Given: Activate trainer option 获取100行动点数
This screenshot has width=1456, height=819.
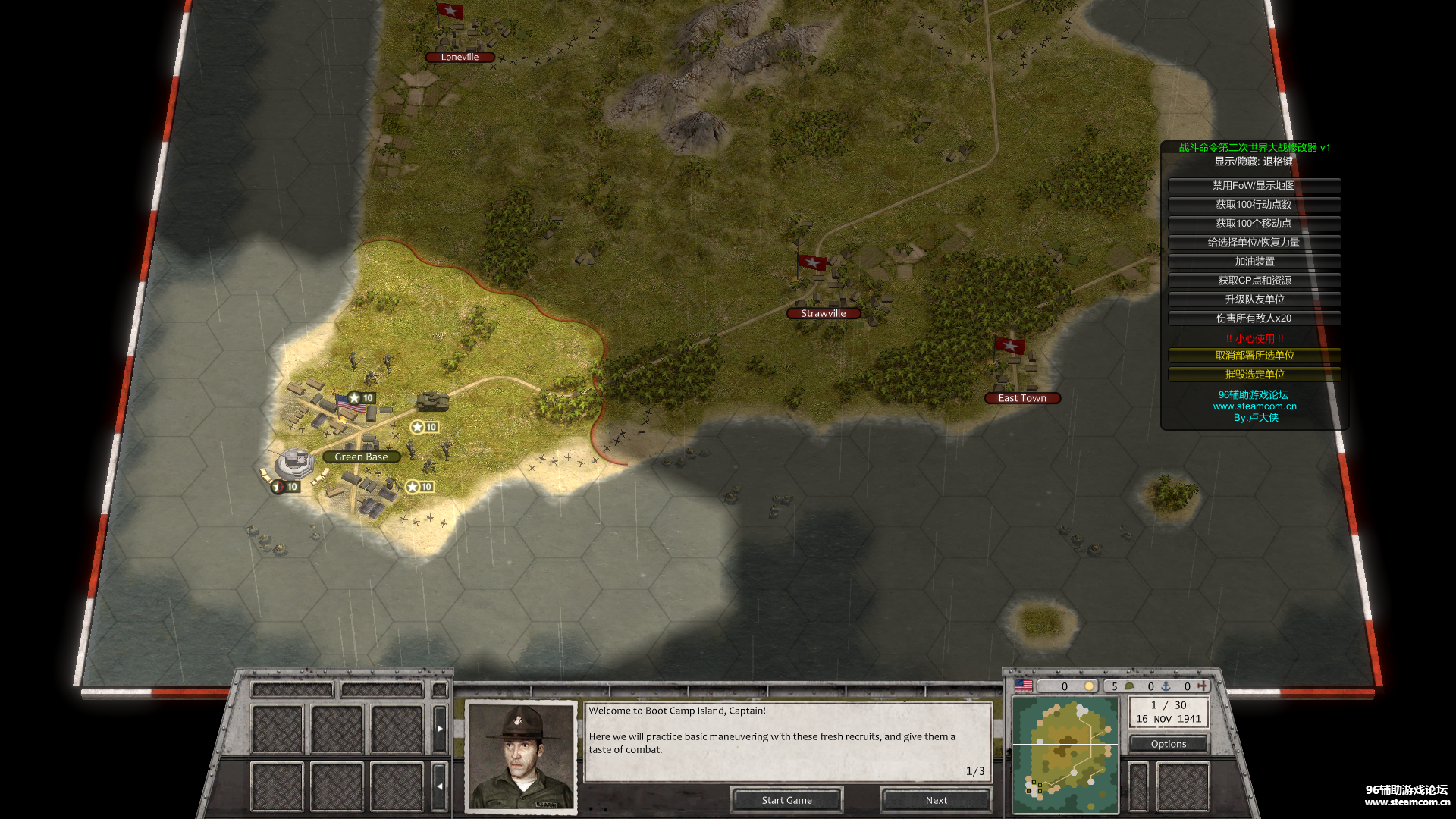Looking at the screenshot, I should [1254, 205].
